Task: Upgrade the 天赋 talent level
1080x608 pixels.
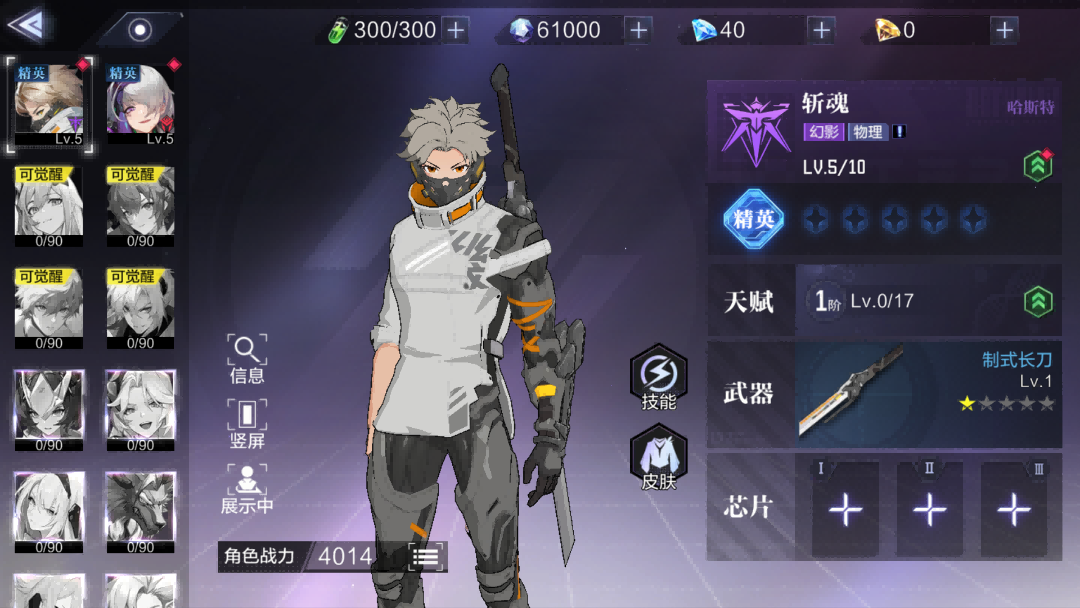Action: 1038,301
